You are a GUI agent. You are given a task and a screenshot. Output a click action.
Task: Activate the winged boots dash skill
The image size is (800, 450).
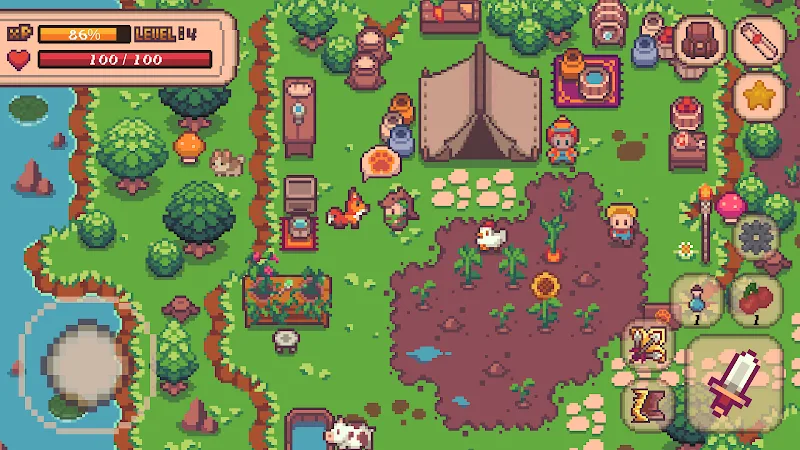click(x=647, y=403)
